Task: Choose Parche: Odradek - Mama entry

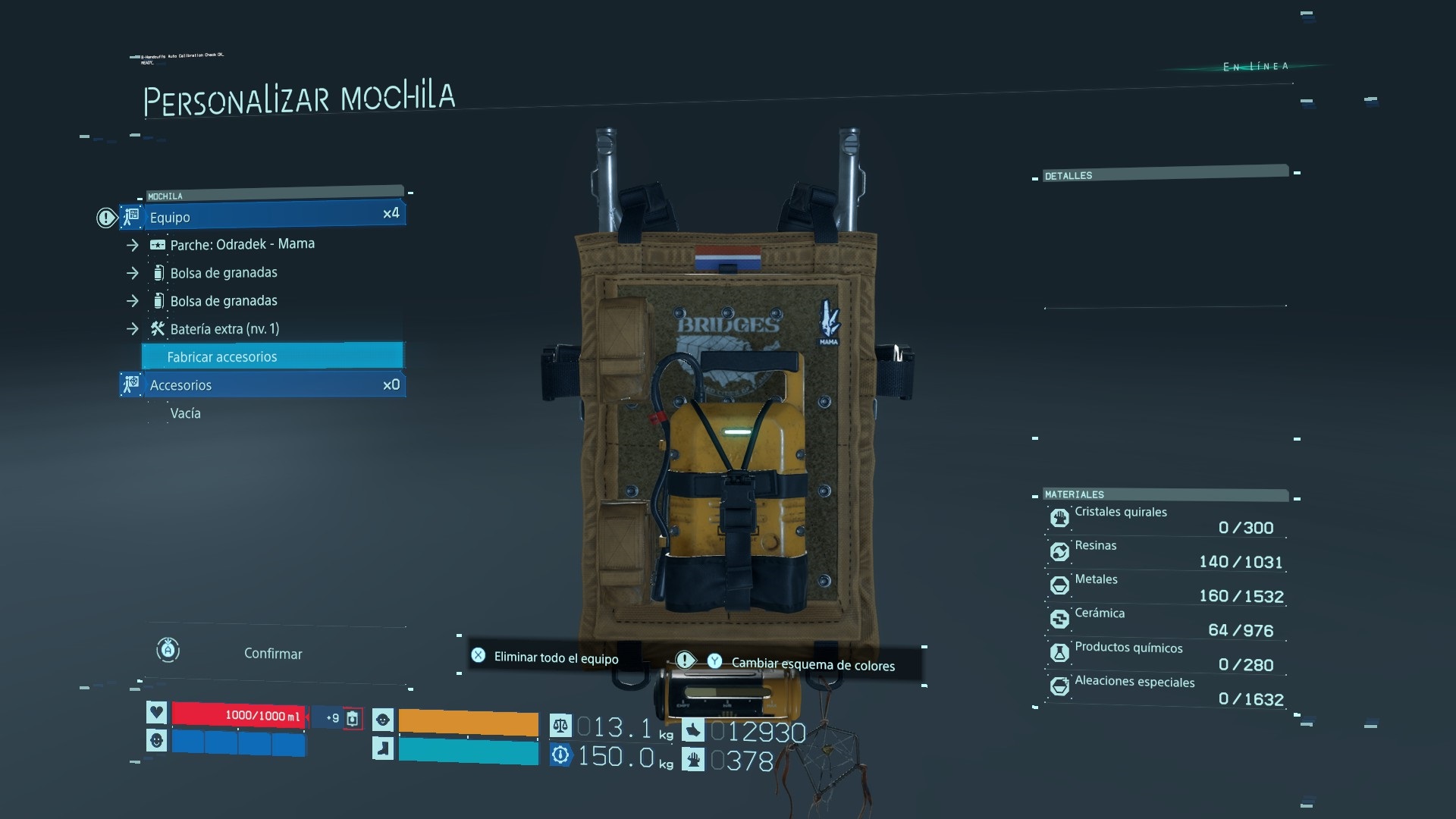Action: pyautogui.click(x=242, y=244)
